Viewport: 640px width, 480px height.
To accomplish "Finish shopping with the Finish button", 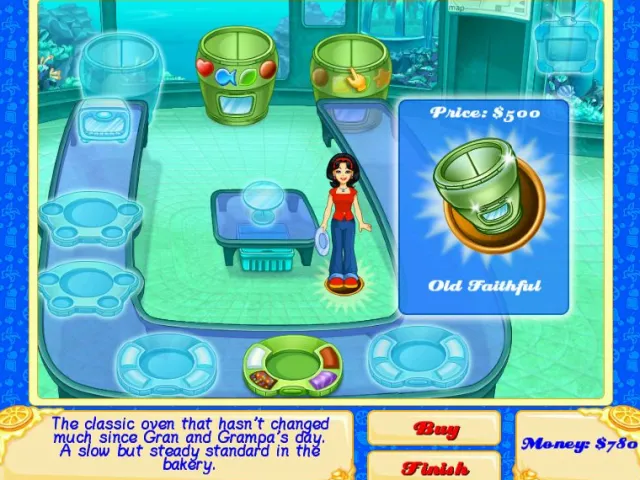I will [x=434, y=466].
